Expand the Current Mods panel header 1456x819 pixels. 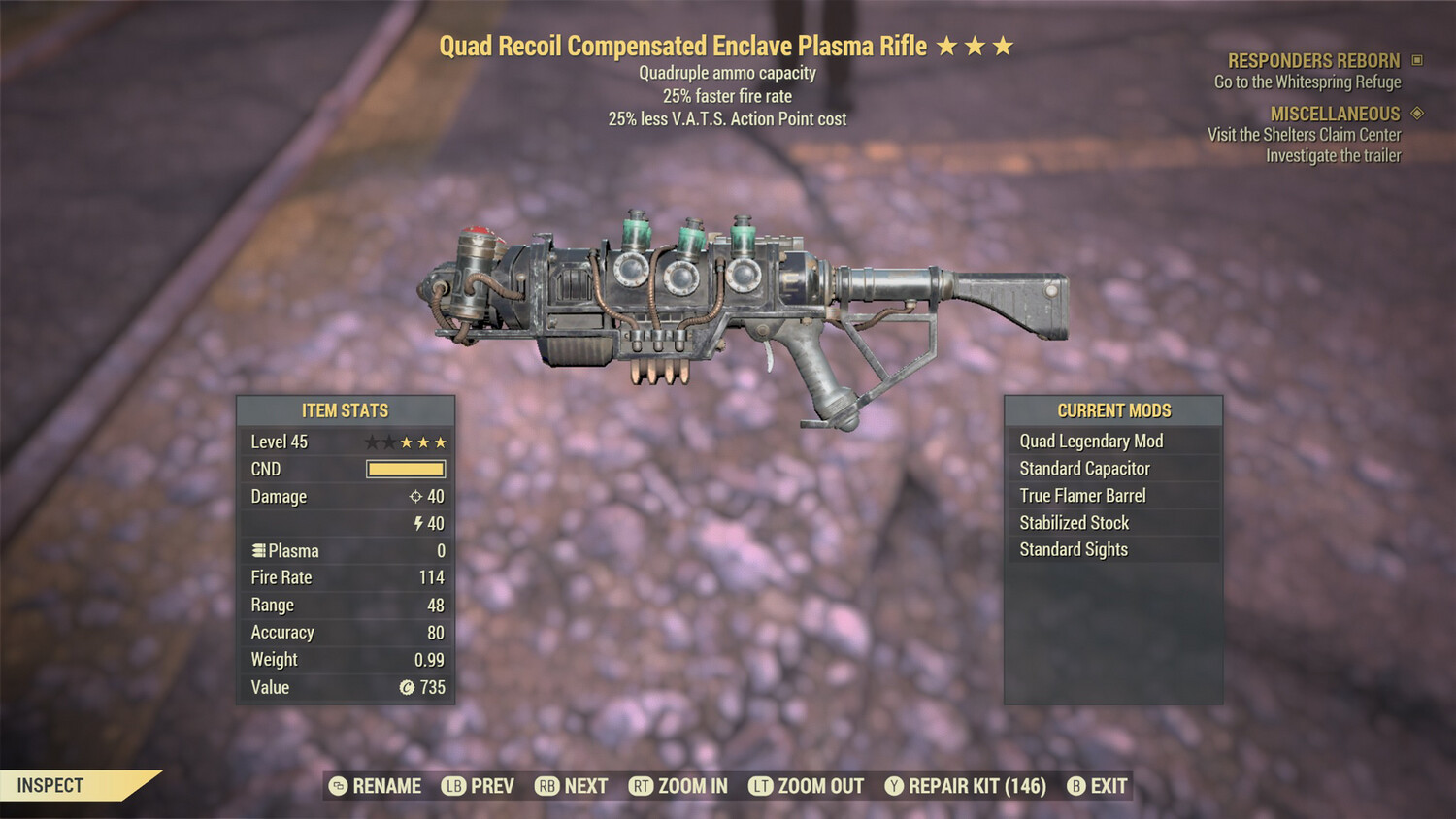click(1113, 409)
